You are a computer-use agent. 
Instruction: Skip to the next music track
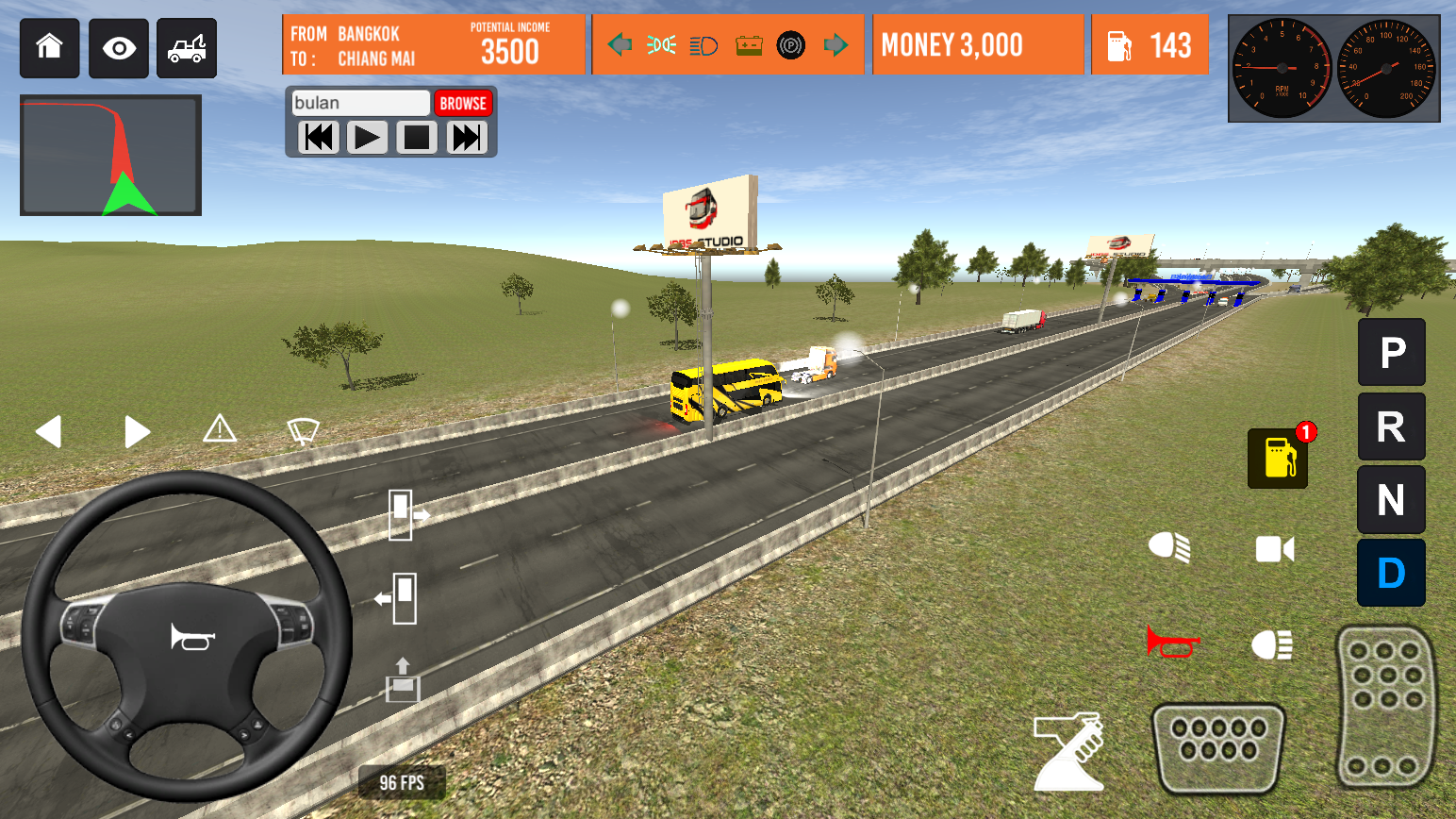pyautogui.click(x=467, y=138)
